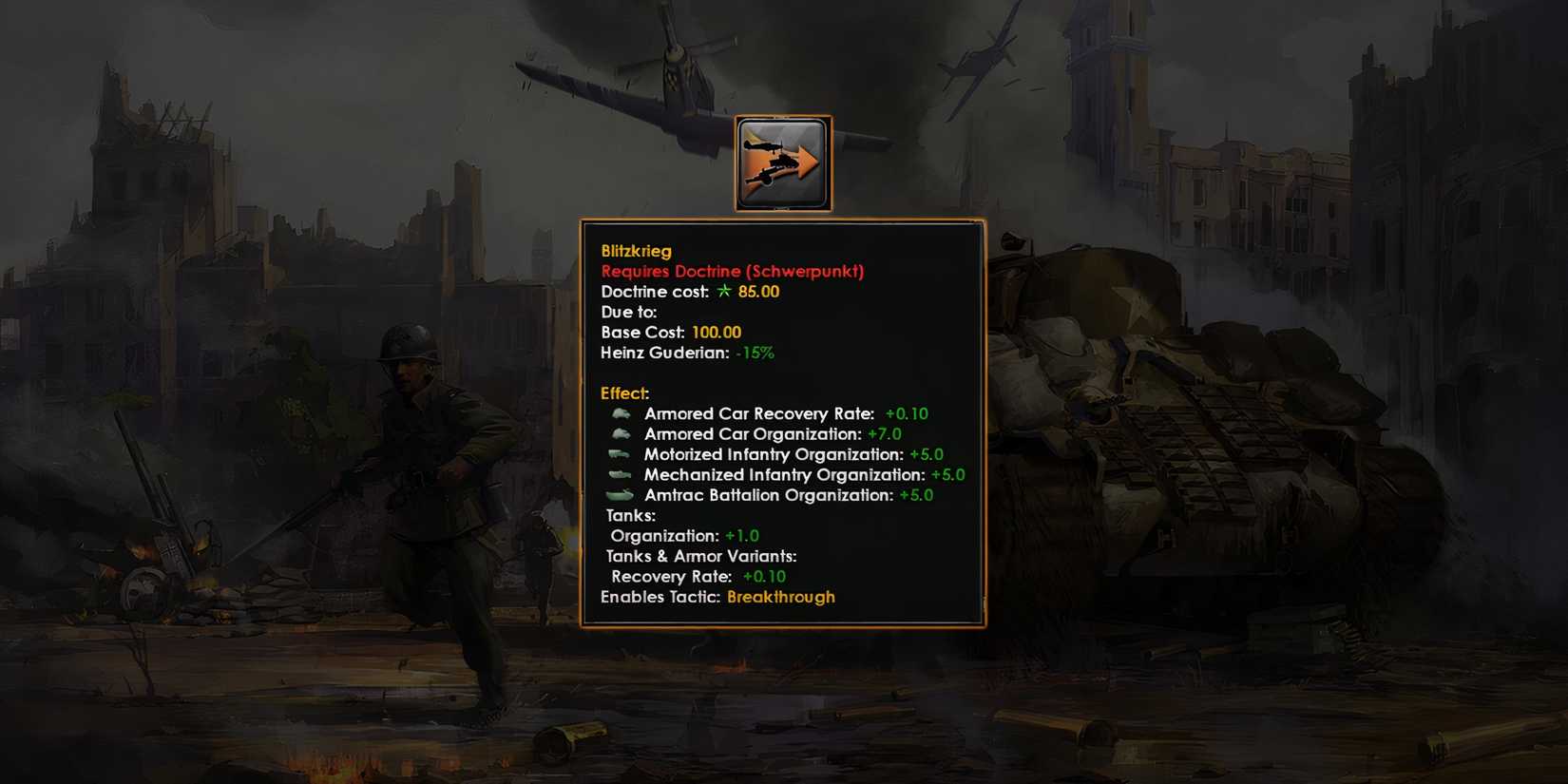Expand the Tanks effect section
1568x784 pixels.
click(x=631, y=515)
